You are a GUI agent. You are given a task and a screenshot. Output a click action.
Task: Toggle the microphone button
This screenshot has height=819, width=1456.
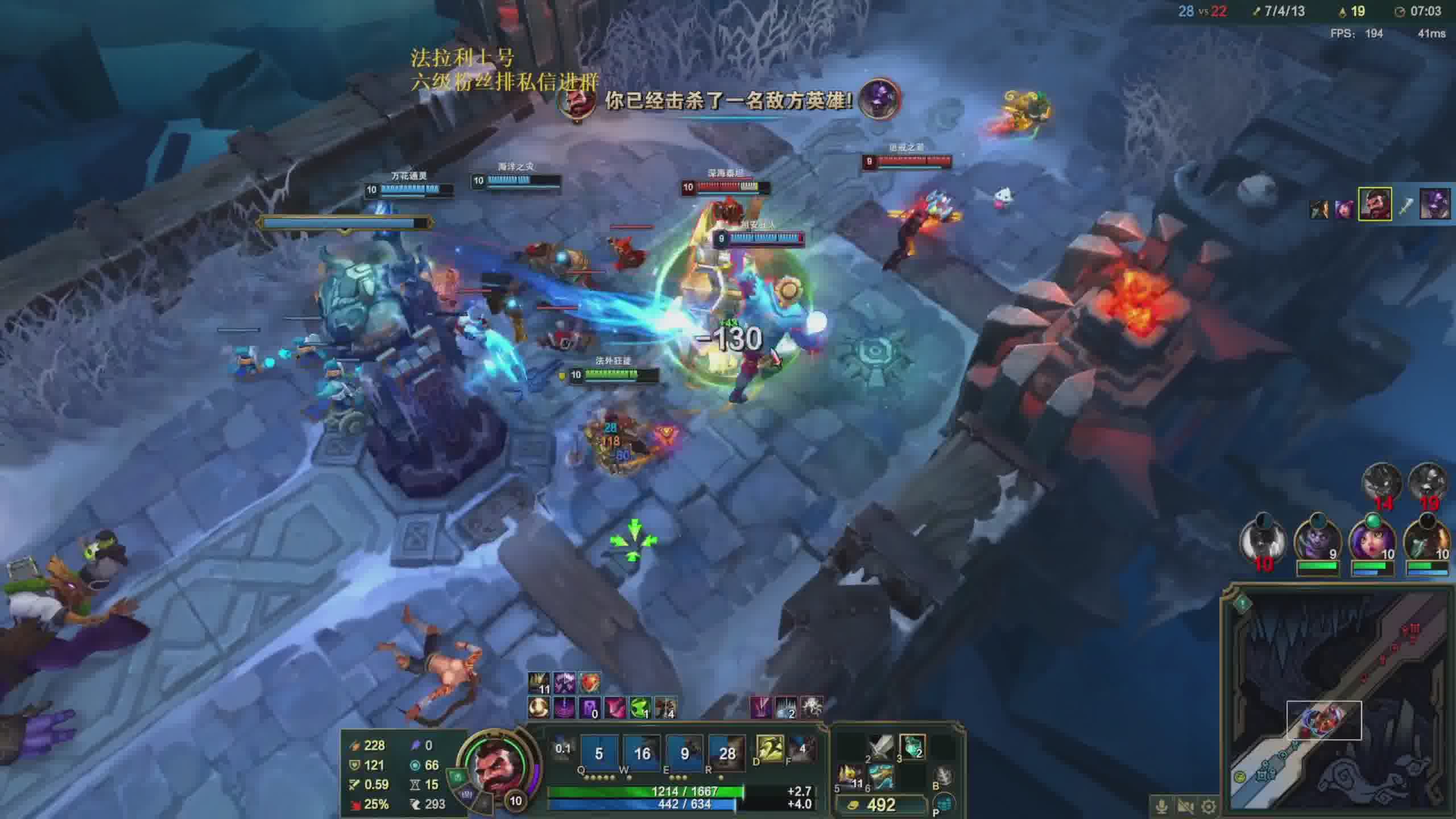(1162, 806)
